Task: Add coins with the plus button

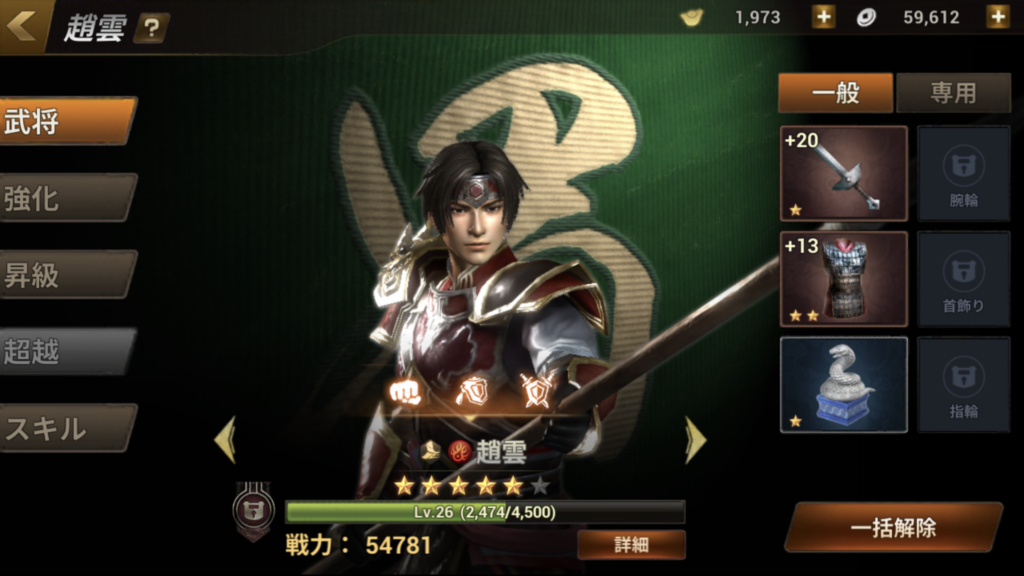Action: [x=997, y=17]
